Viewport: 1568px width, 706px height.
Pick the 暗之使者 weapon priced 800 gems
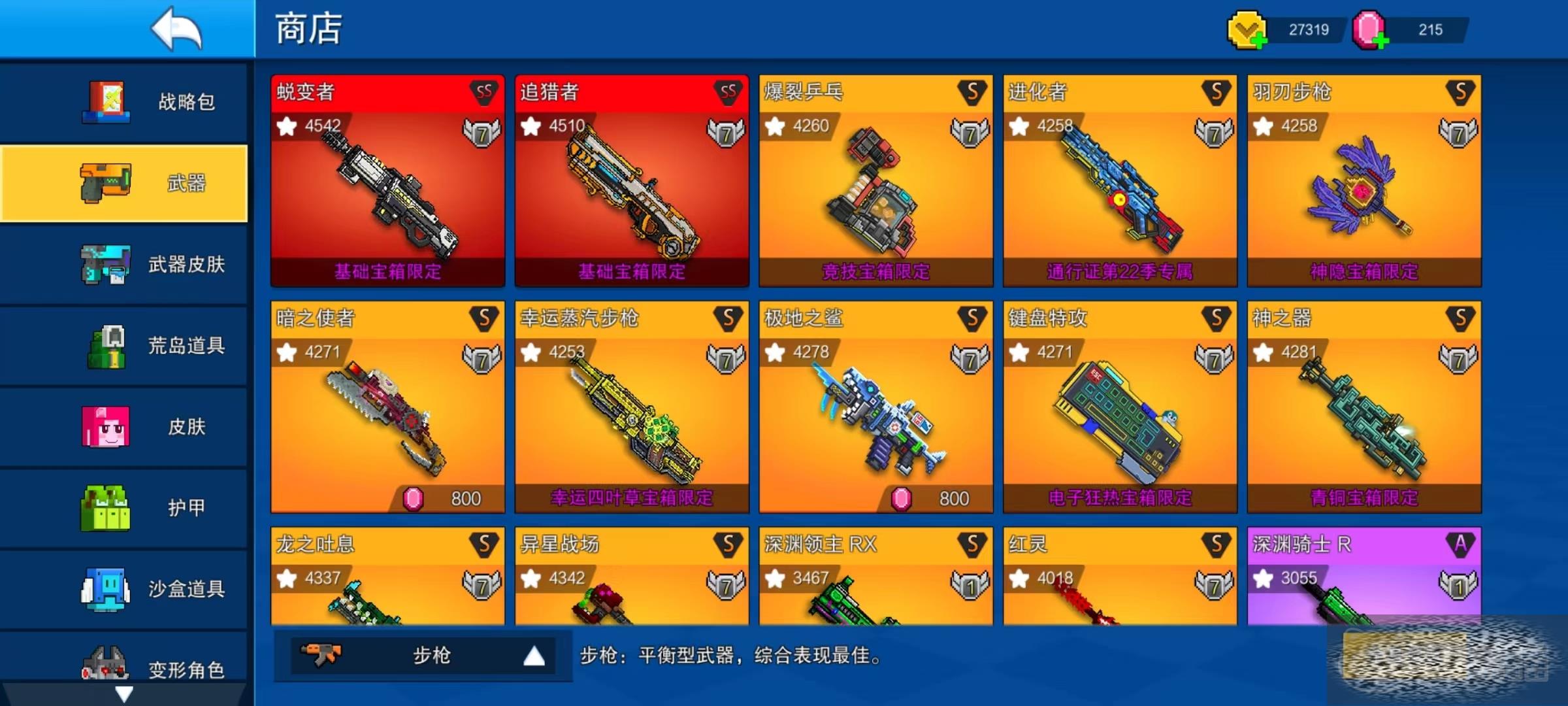pos(387,407)
